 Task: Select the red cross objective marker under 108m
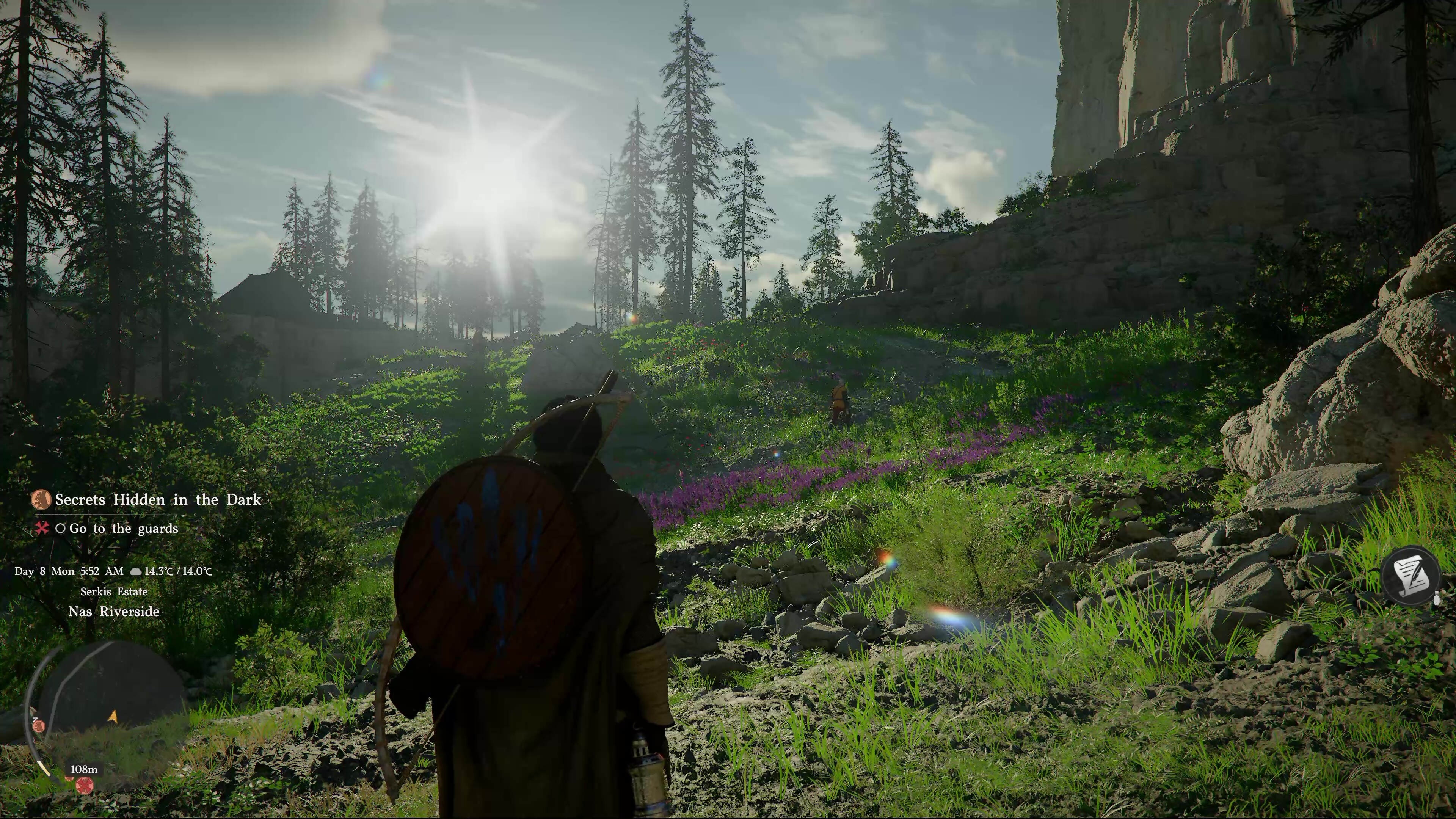coord(85,785)
